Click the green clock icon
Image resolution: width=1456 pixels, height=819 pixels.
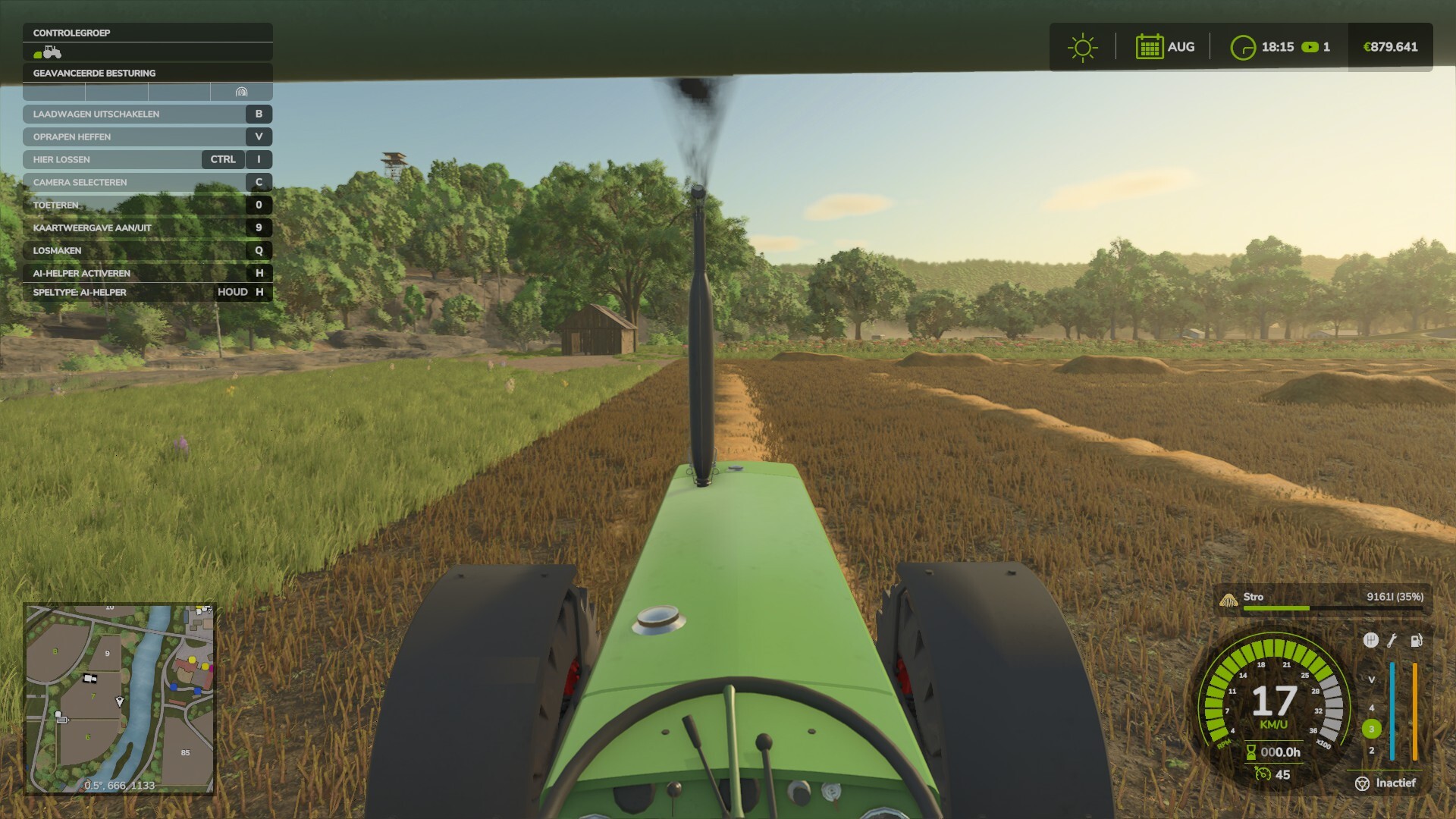[1242, 47]
